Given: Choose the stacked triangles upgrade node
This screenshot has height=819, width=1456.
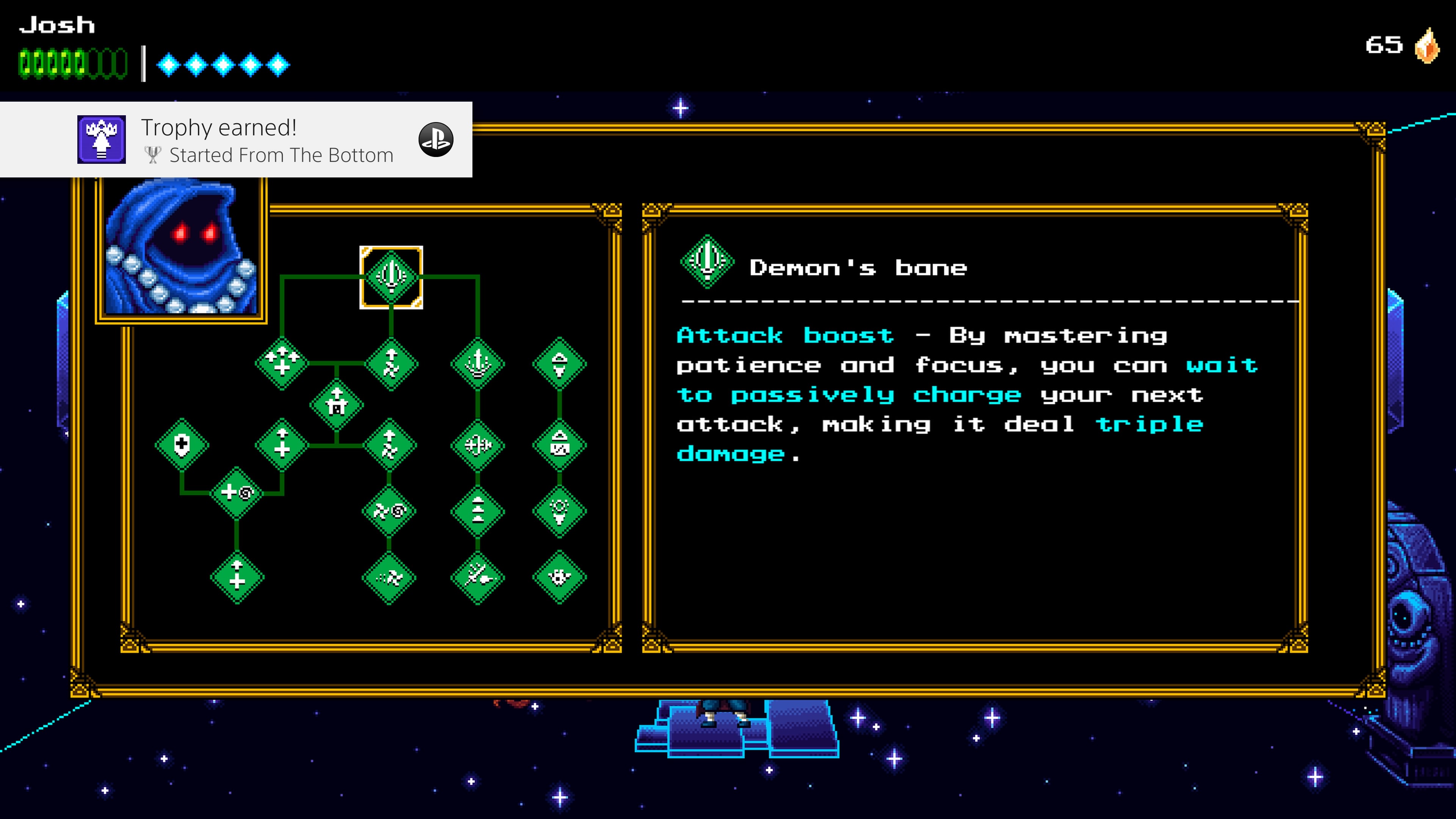Looking at the screenshot, I should [x=478, y=511].
